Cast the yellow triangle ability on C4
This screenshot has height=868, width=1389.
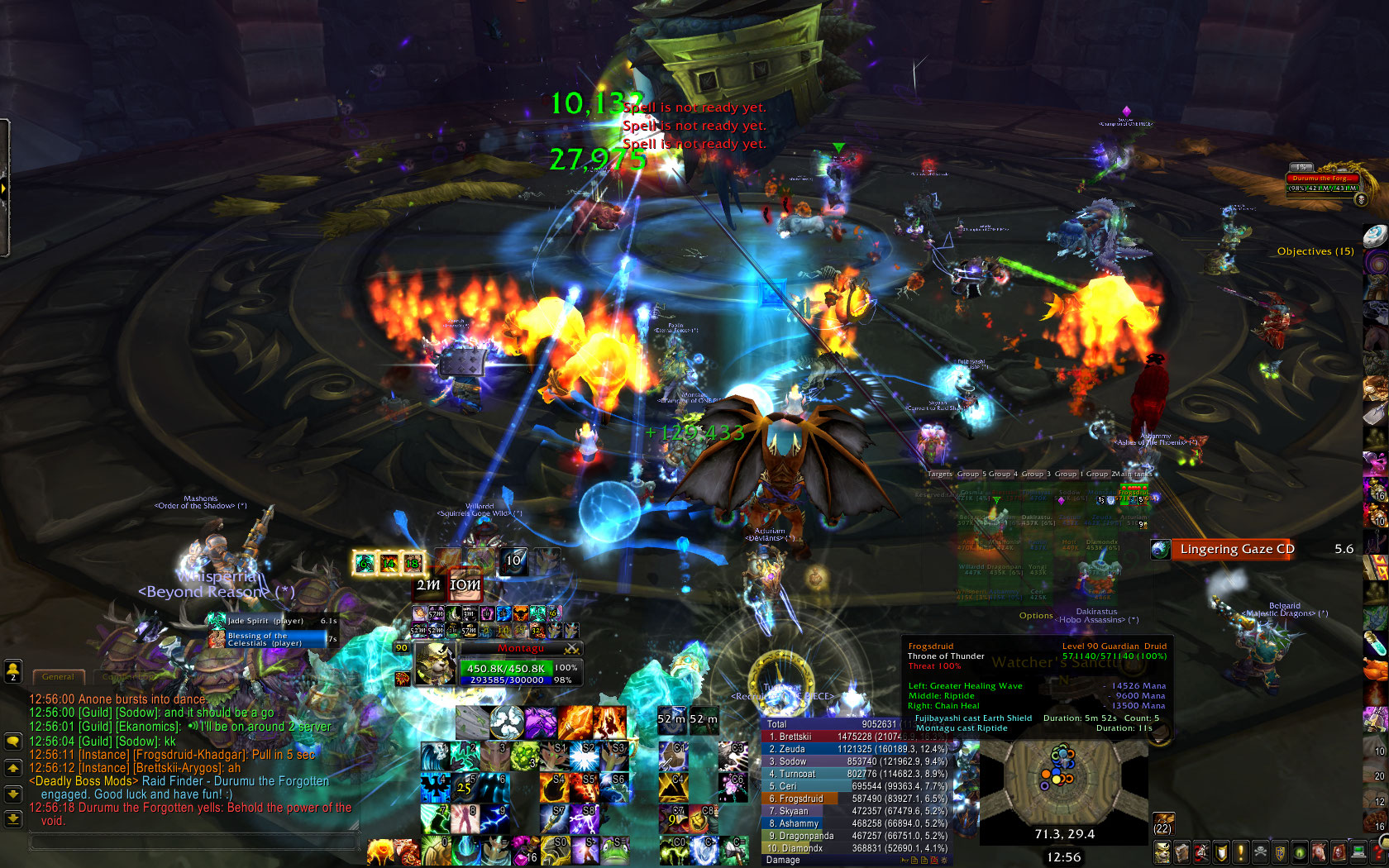674,787
